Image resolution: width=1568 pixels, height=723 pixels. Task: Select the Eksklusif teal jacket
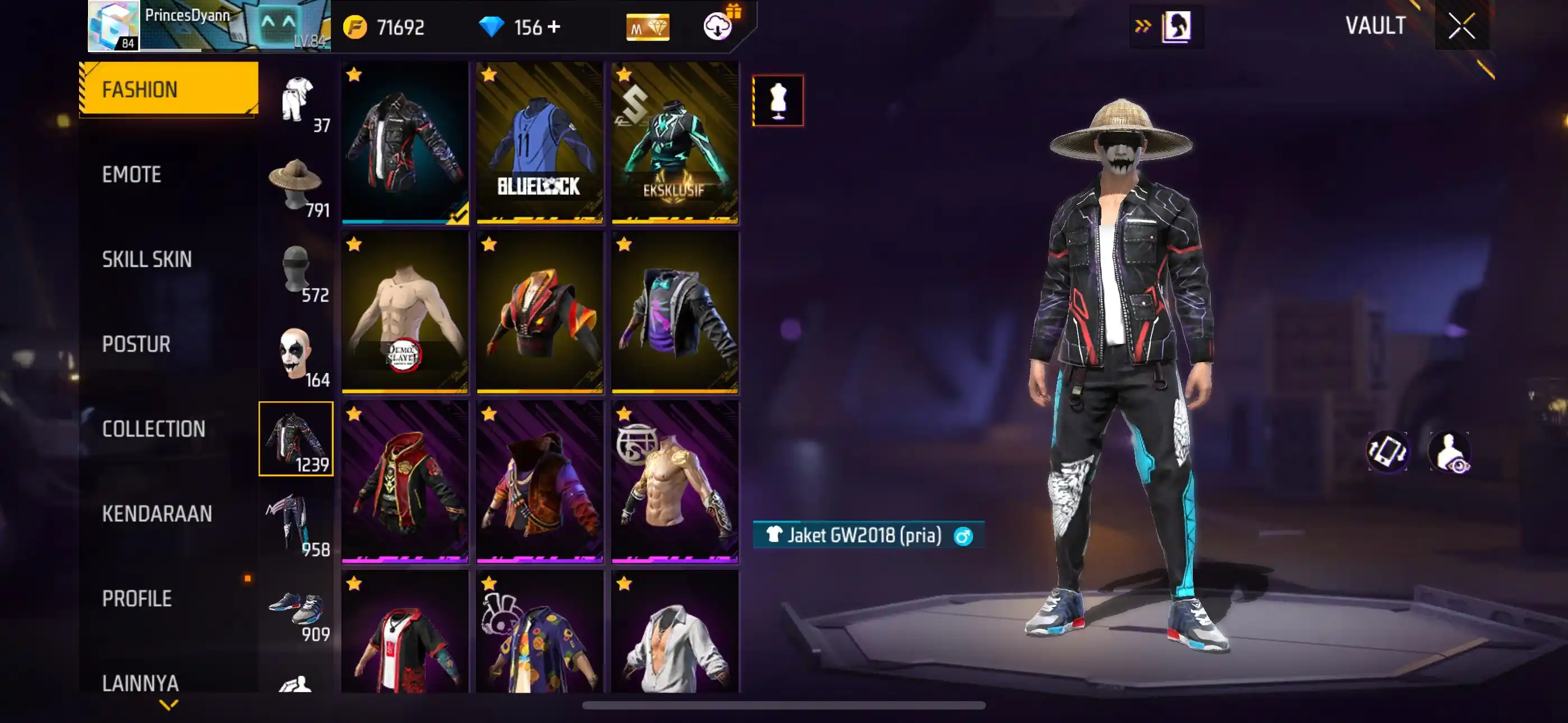pos(675,142)
